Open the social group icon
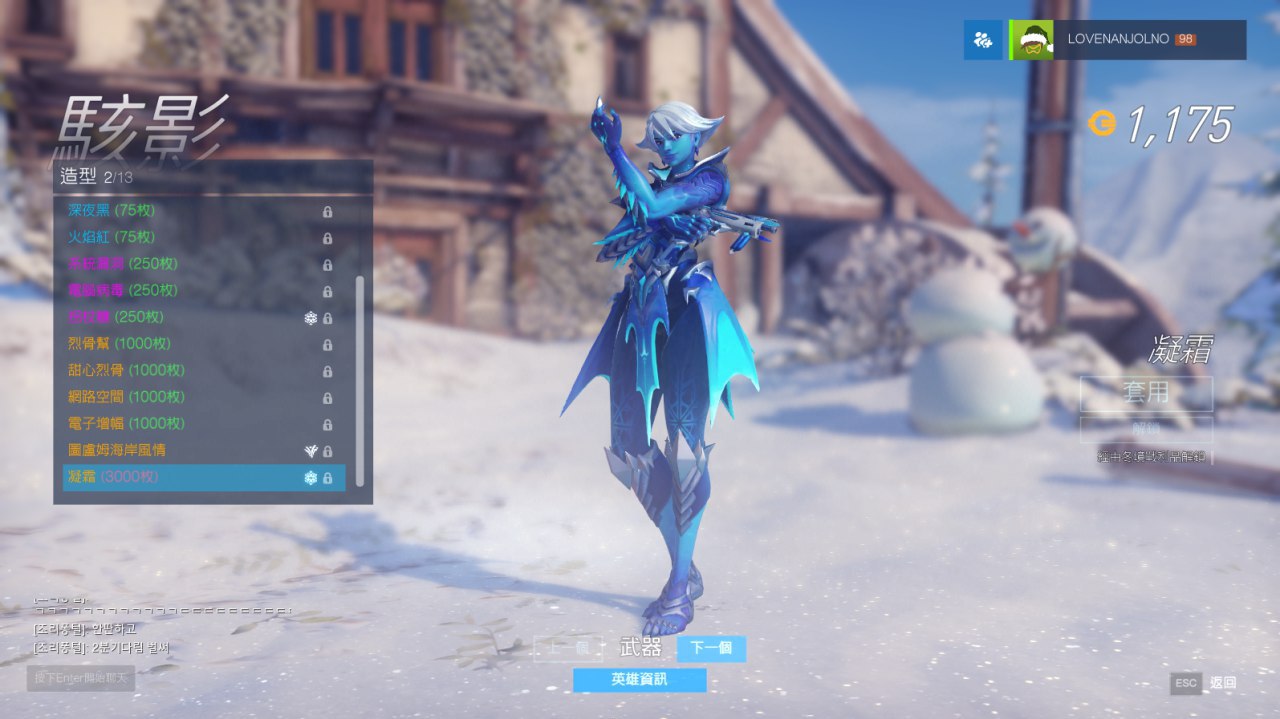This screenshot has width=1280, height=719. click(x=983, y=40)
